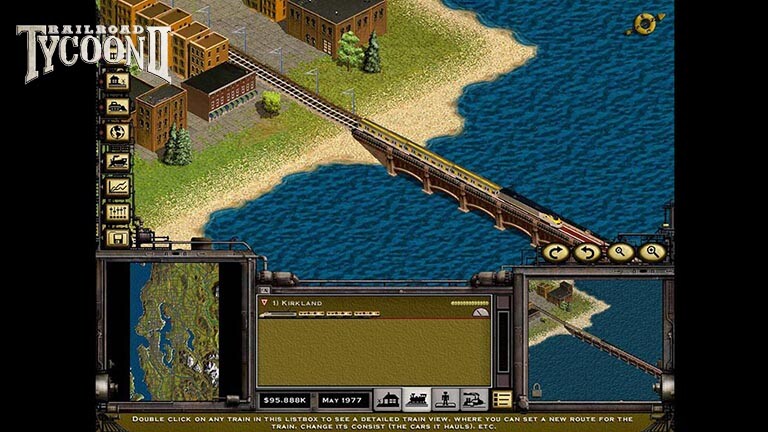The height and width of the screenshot is (432, 768).
Task: Click the overview minimap of the region
Action: pyautogui.click(x=174, y=331)
